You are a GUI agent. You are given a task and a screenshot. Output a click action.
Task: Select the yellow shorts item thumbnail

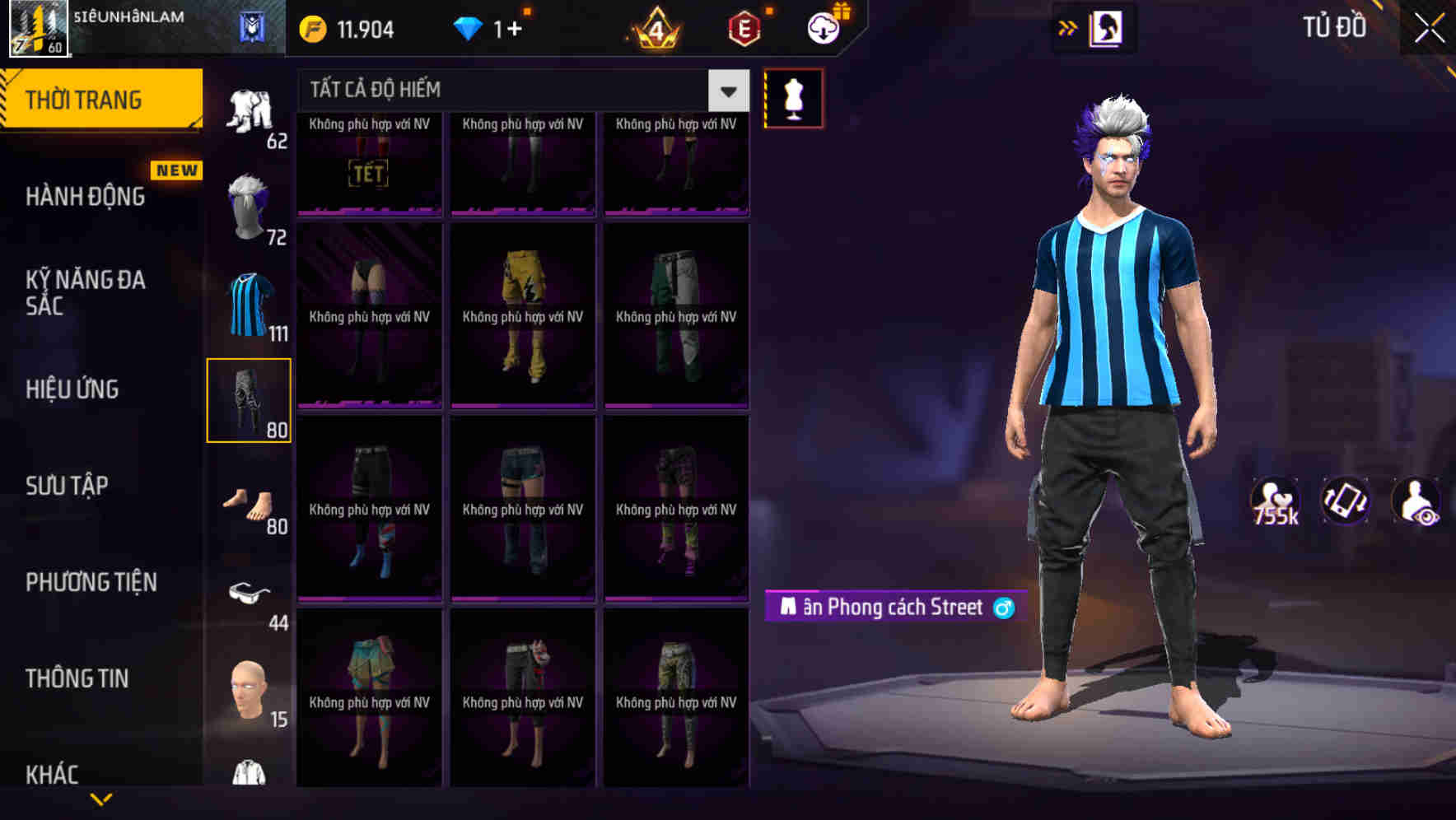pyautogui.click(x=522, y=317)
